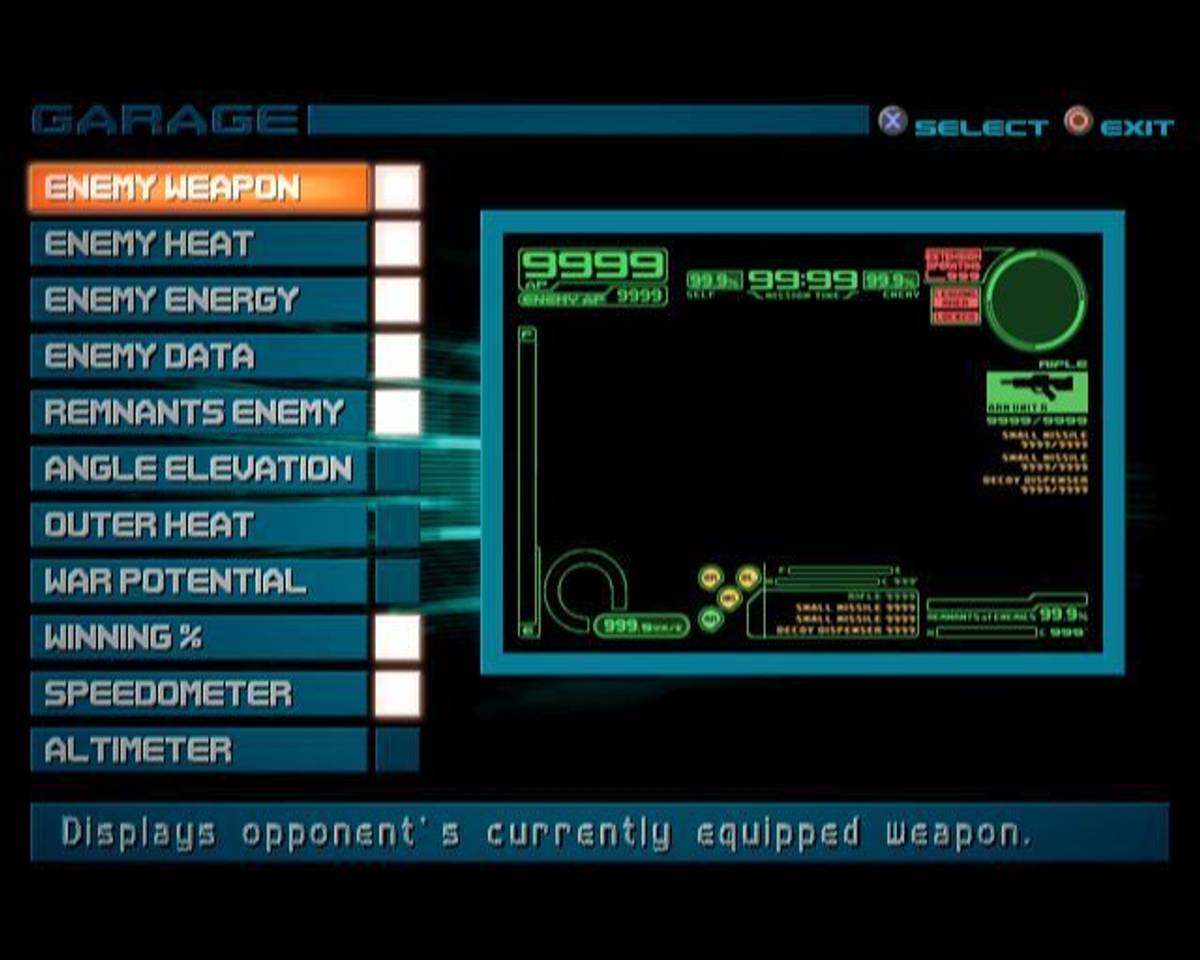
Task: Select the Winning % option
Action: (x=198, y=637)
